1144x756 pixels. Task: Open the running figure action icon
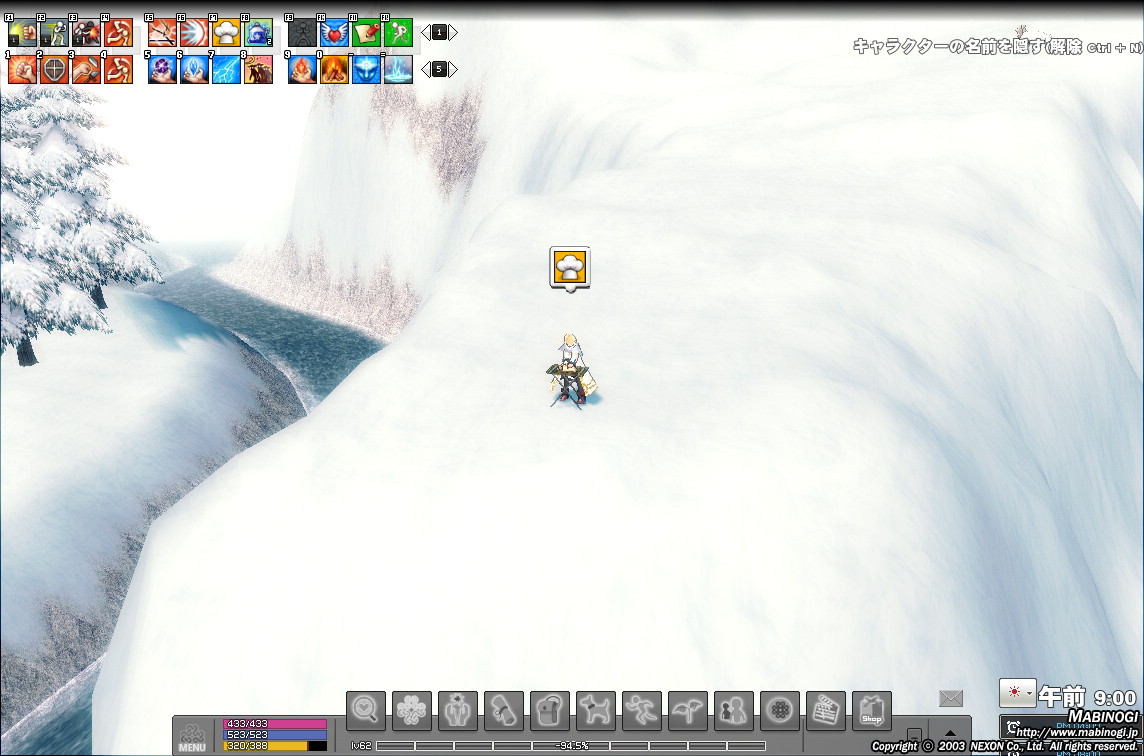tap(641, 711)
